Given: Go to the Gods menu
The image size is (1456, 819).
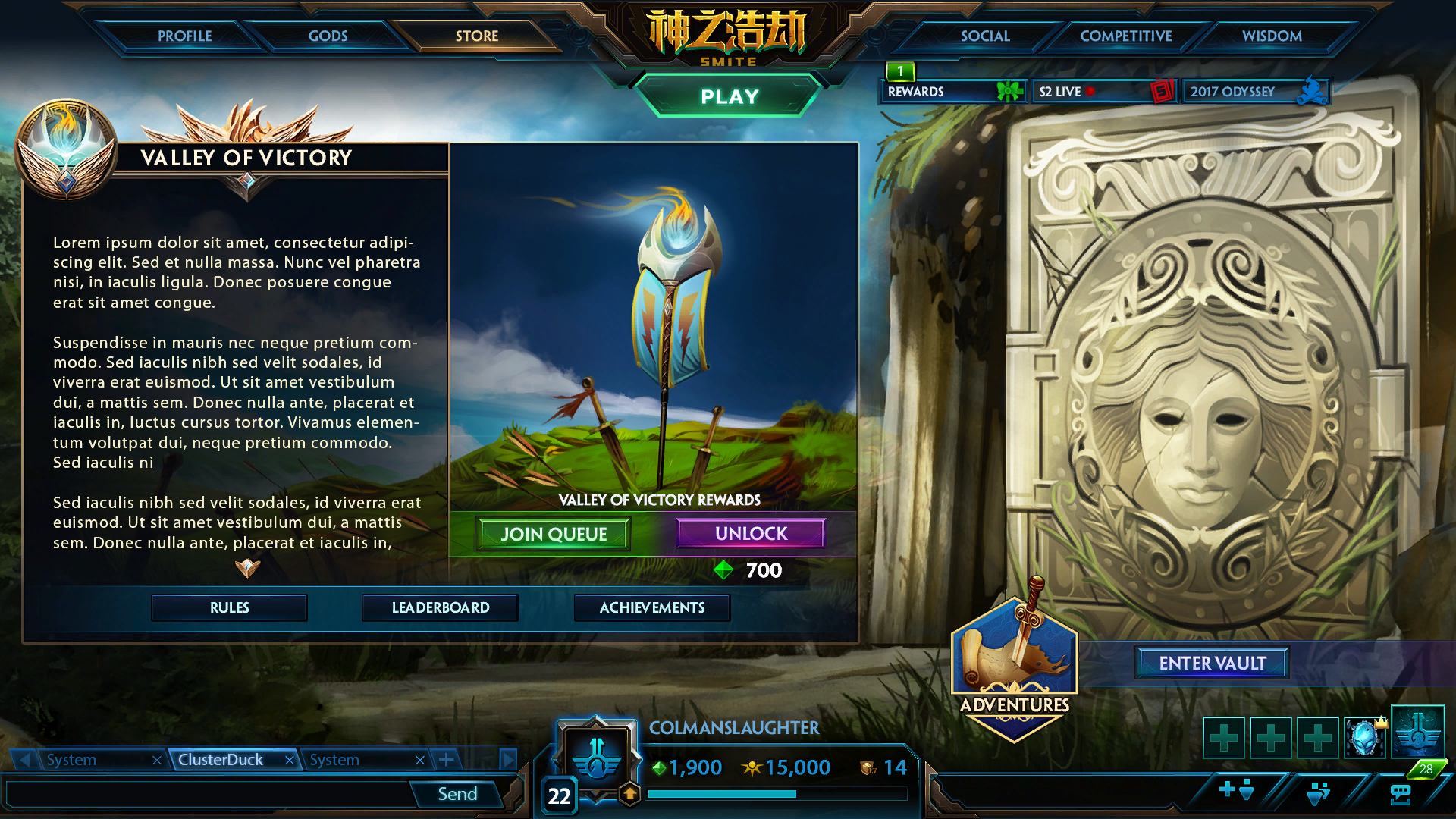Looking at the screenshot, I should [x=328, y=36].
